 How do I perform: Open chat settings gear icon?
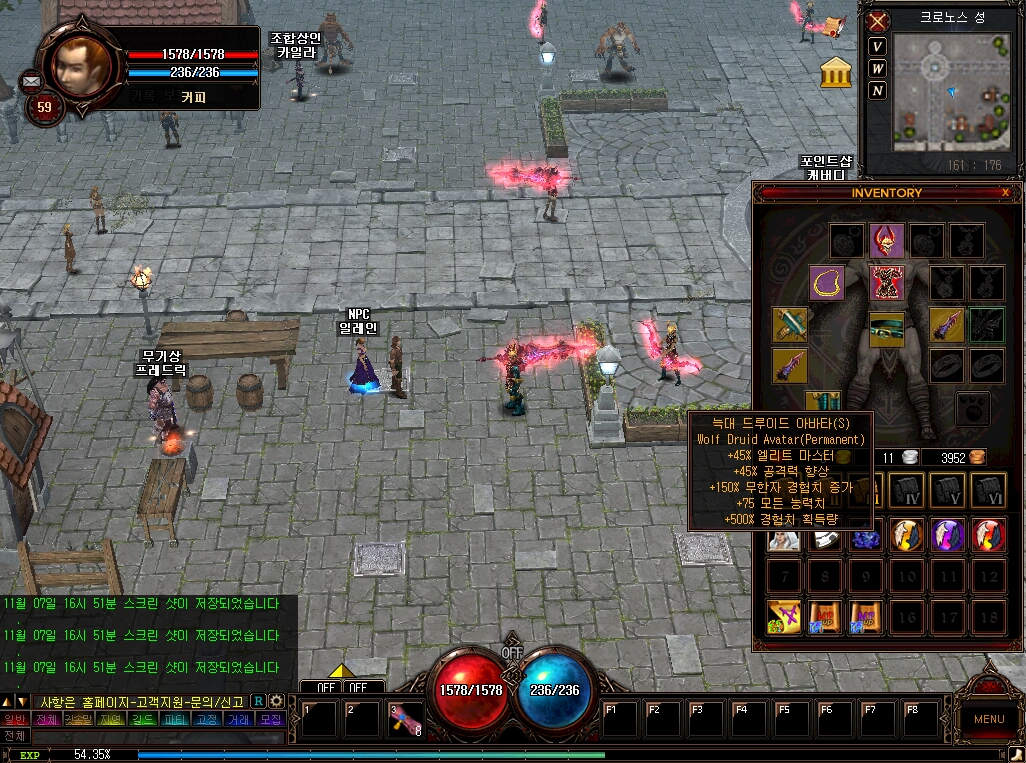277,701
